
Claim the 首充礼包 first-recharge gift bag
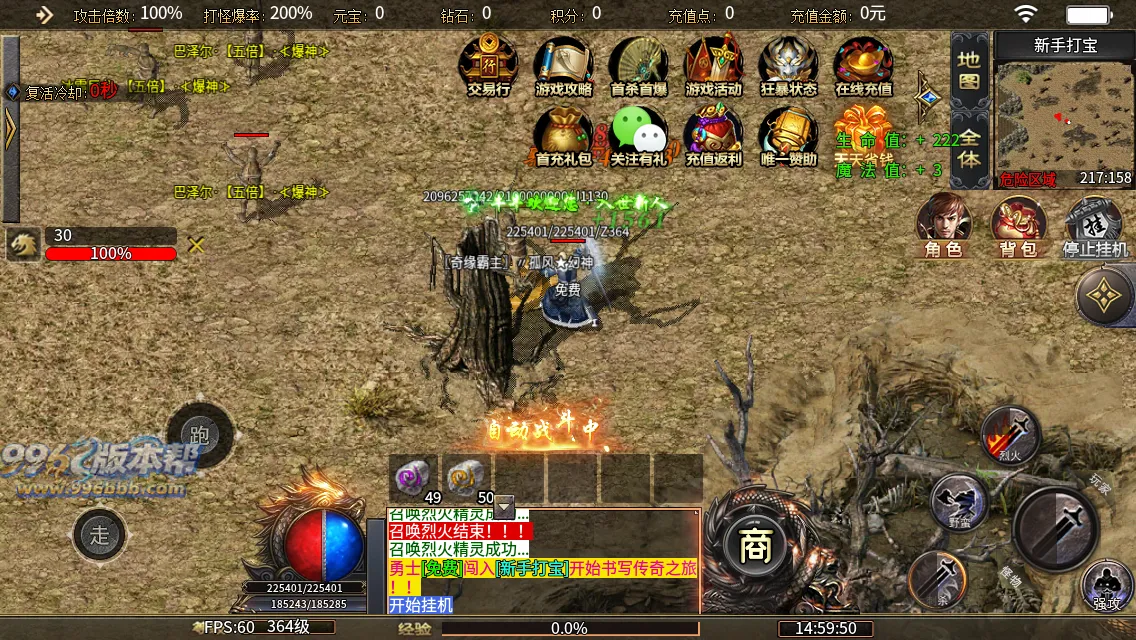pyautogui.click(x=564, y=135)
